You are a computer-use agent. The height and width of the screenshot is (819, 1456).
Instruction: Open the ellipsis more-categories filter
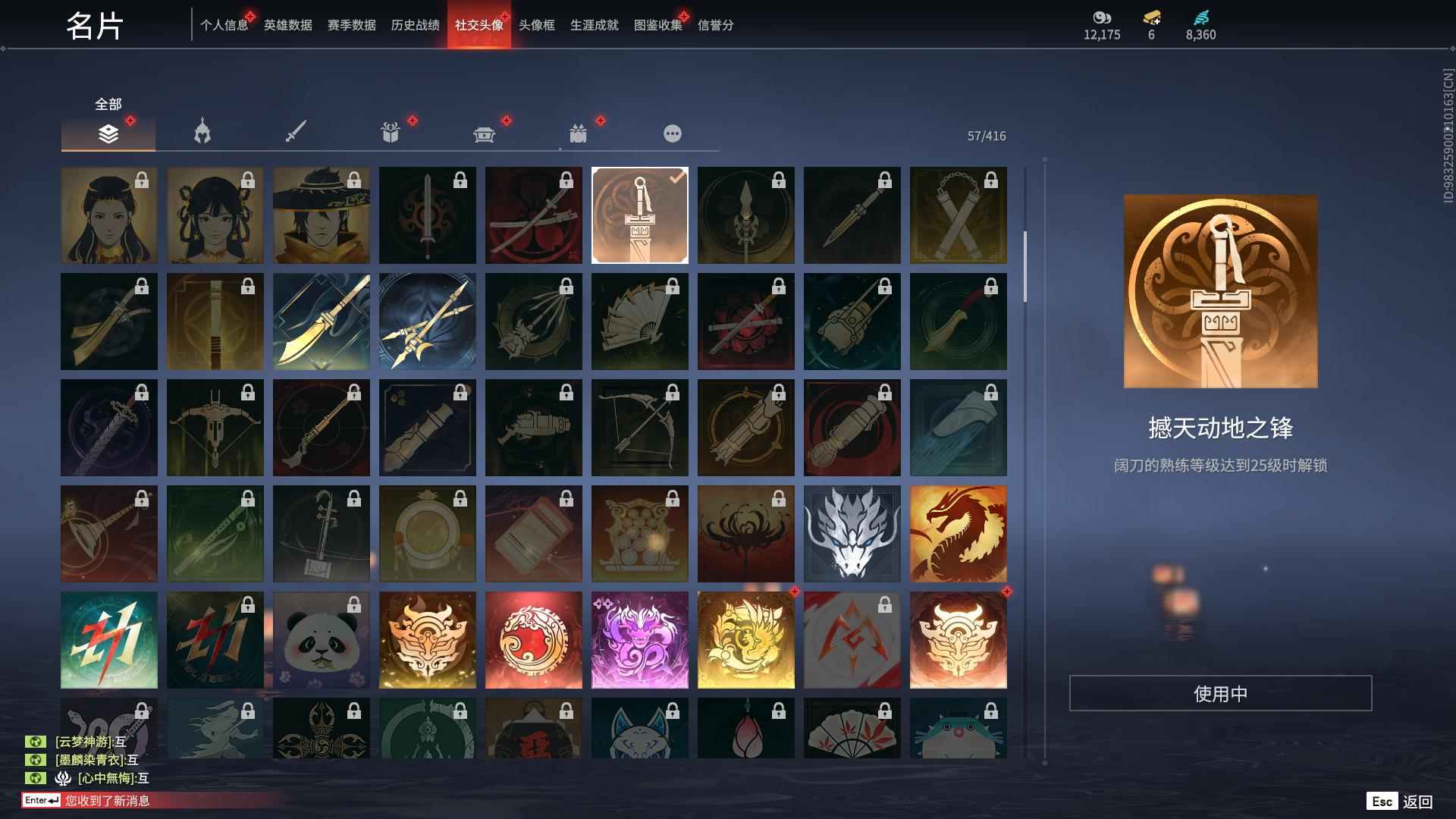pos(672,133)
